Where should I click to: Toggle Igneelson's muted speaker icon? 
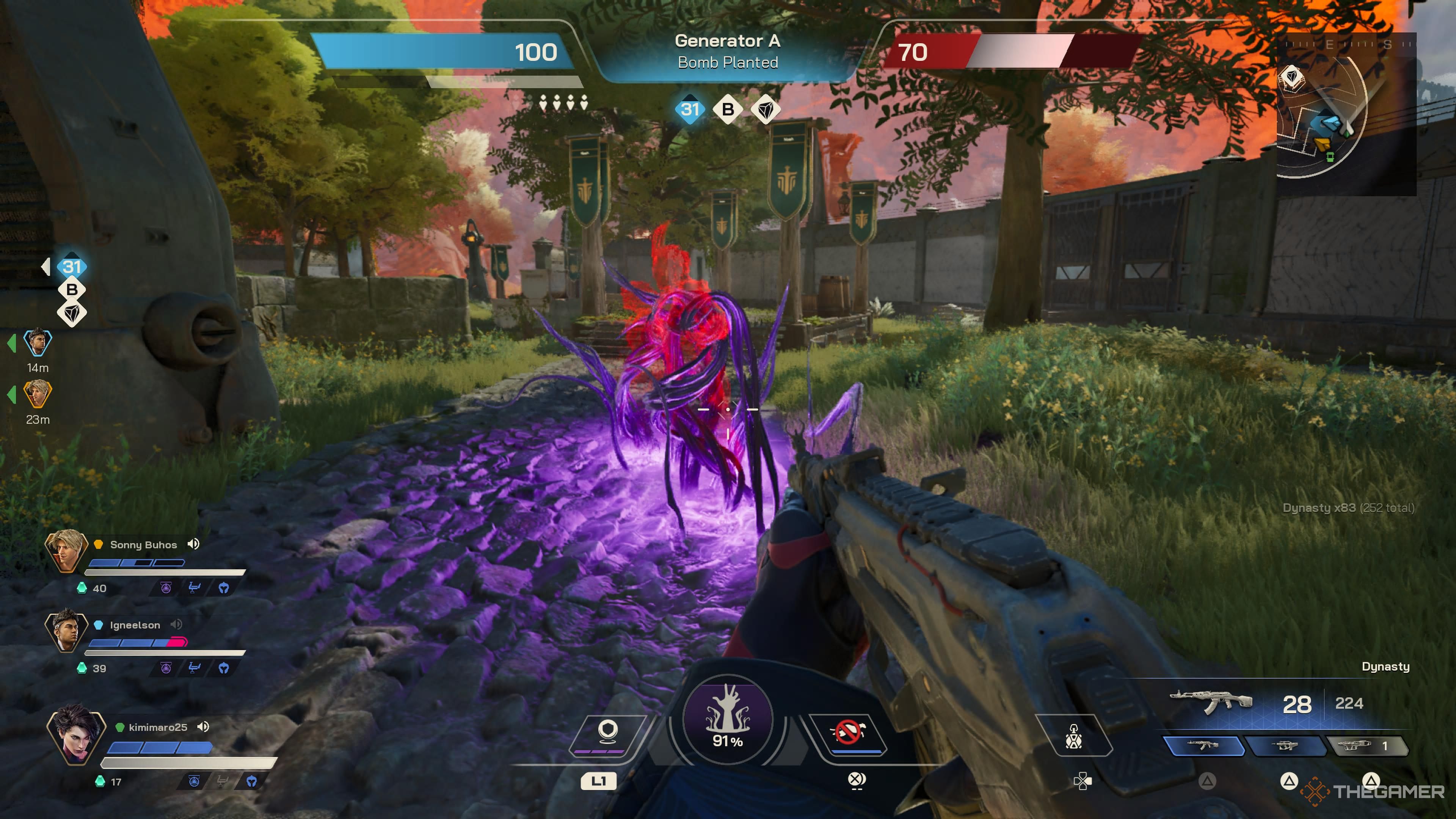(176, 624)
